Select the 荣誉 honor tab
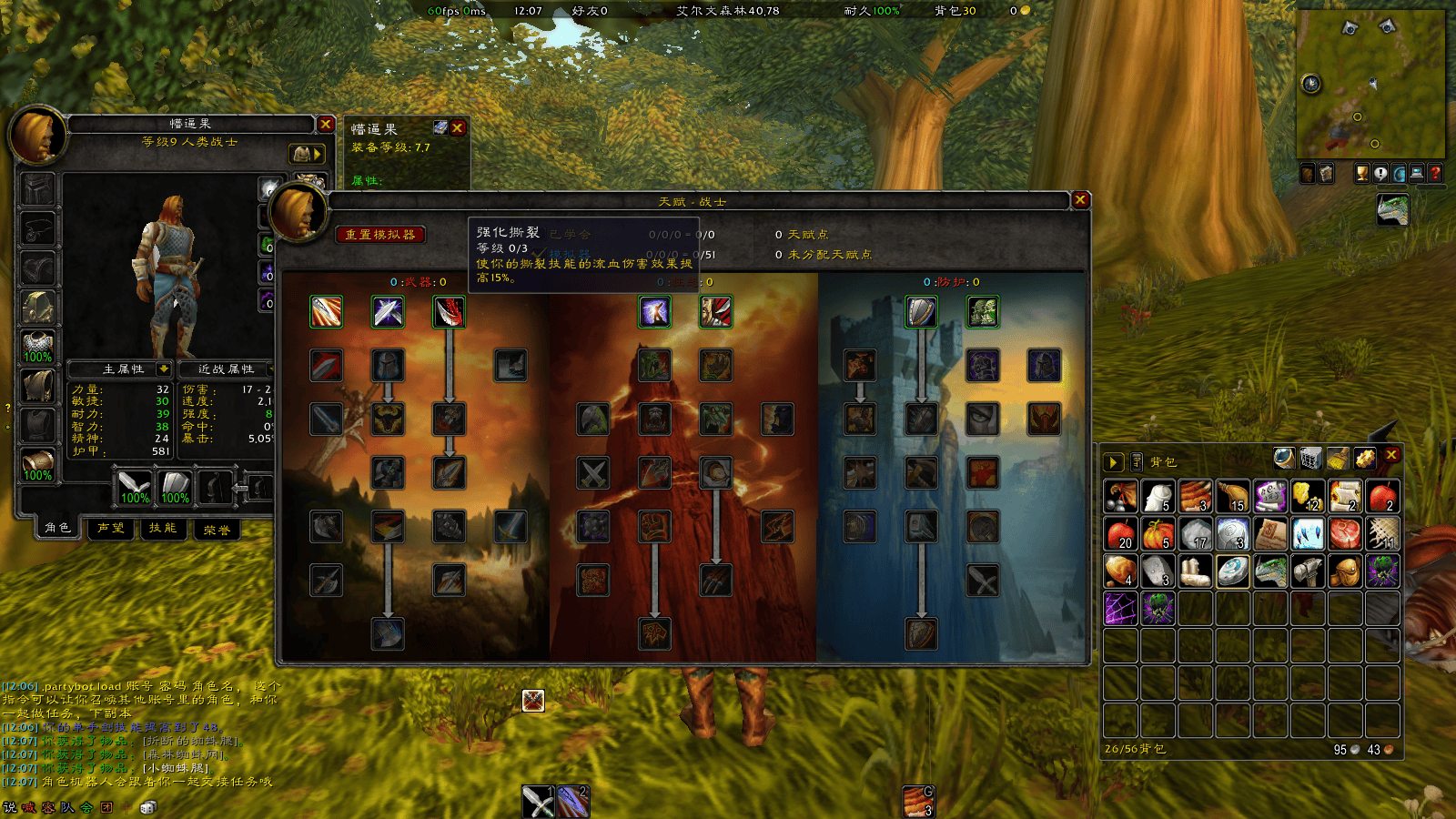The image size is (1456, 819). click(217, 529)
